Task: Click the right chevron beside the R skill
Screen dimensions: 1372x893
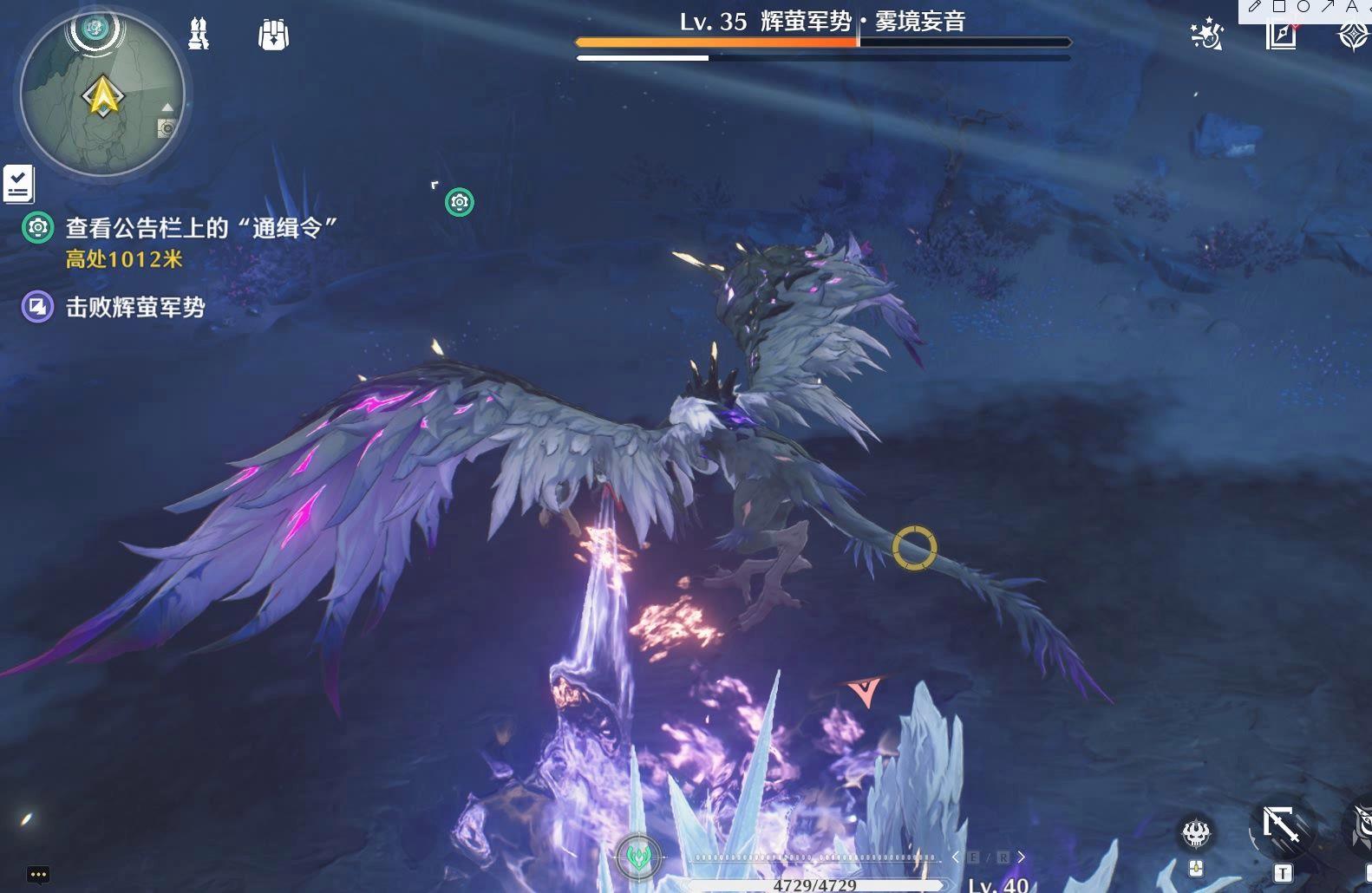Action: tap(1021, 857)
